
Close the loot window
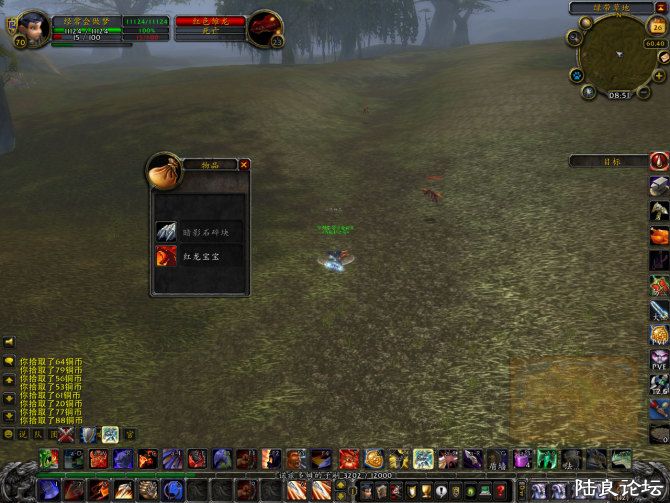click(x=244, y=164)
